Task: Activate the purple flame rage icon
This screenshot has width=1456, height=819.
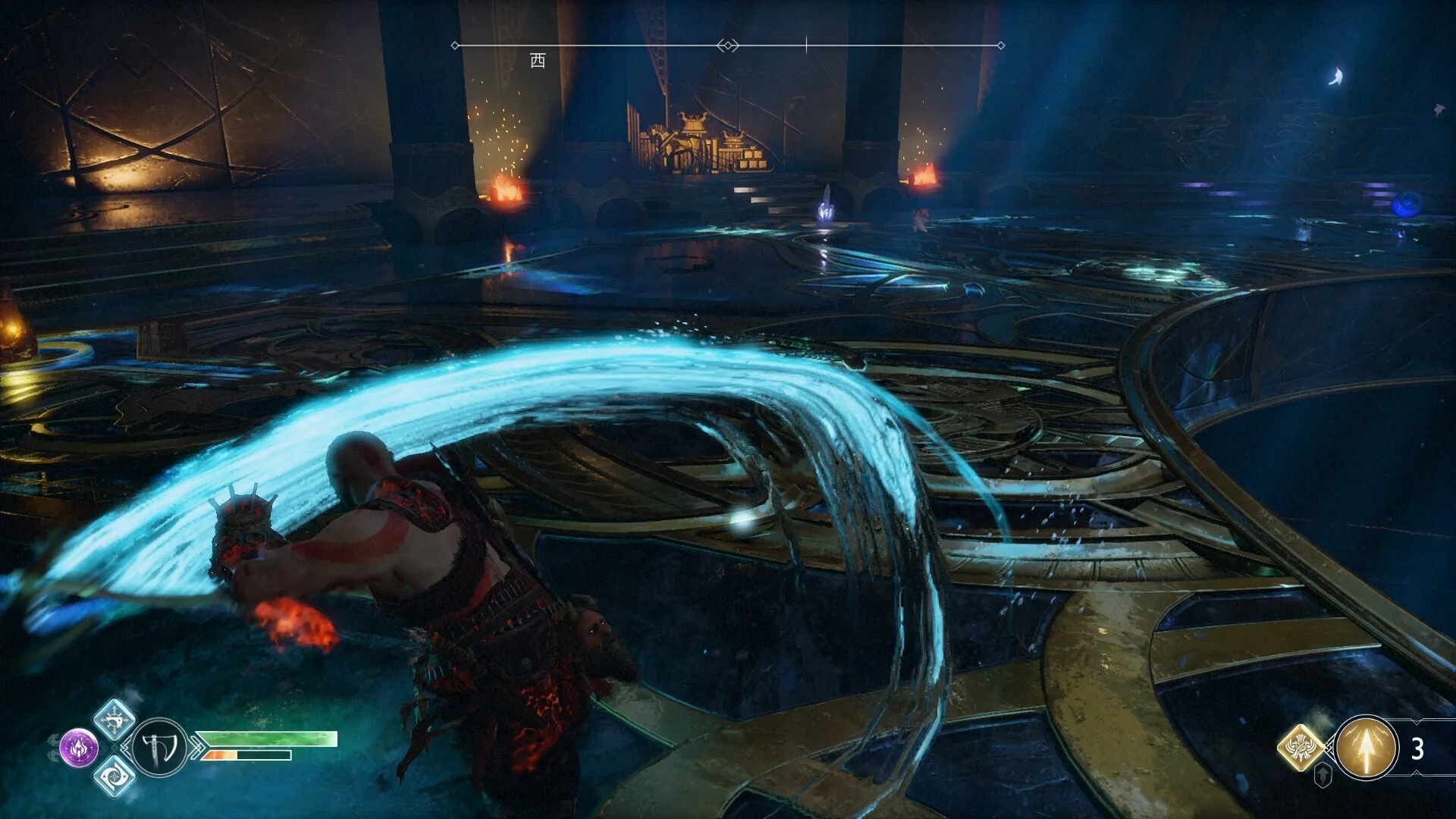Action: (79, 748)
